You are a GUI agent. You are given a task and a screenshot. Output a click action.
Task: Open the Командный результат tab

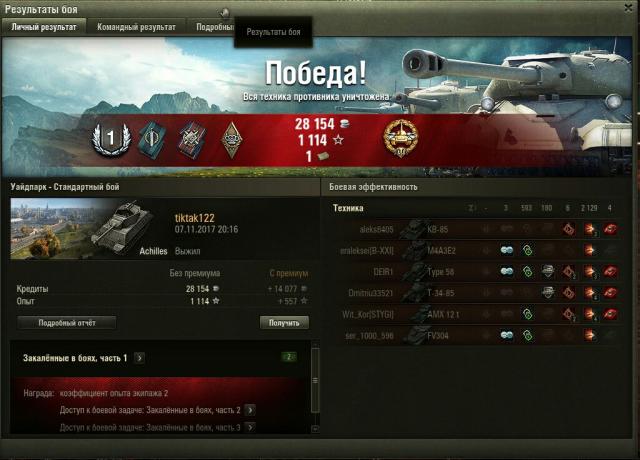(x=136, y=28)
